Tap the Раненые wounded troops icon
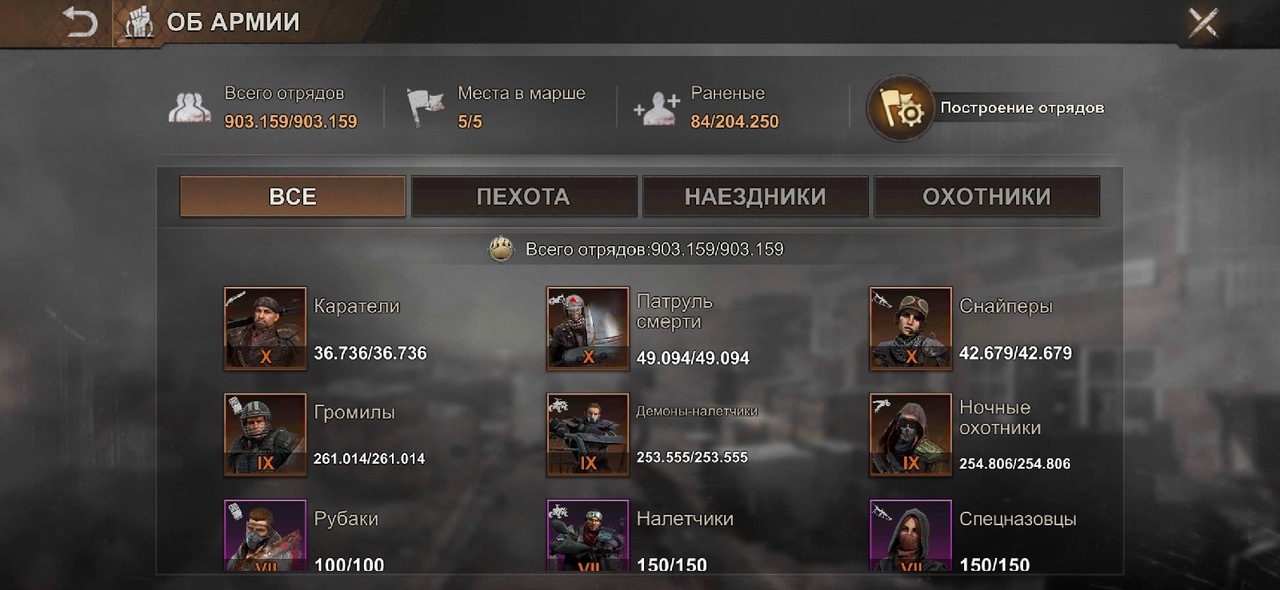The height and width of the screenshot is (590, 1280). click(x=658, y=107)
